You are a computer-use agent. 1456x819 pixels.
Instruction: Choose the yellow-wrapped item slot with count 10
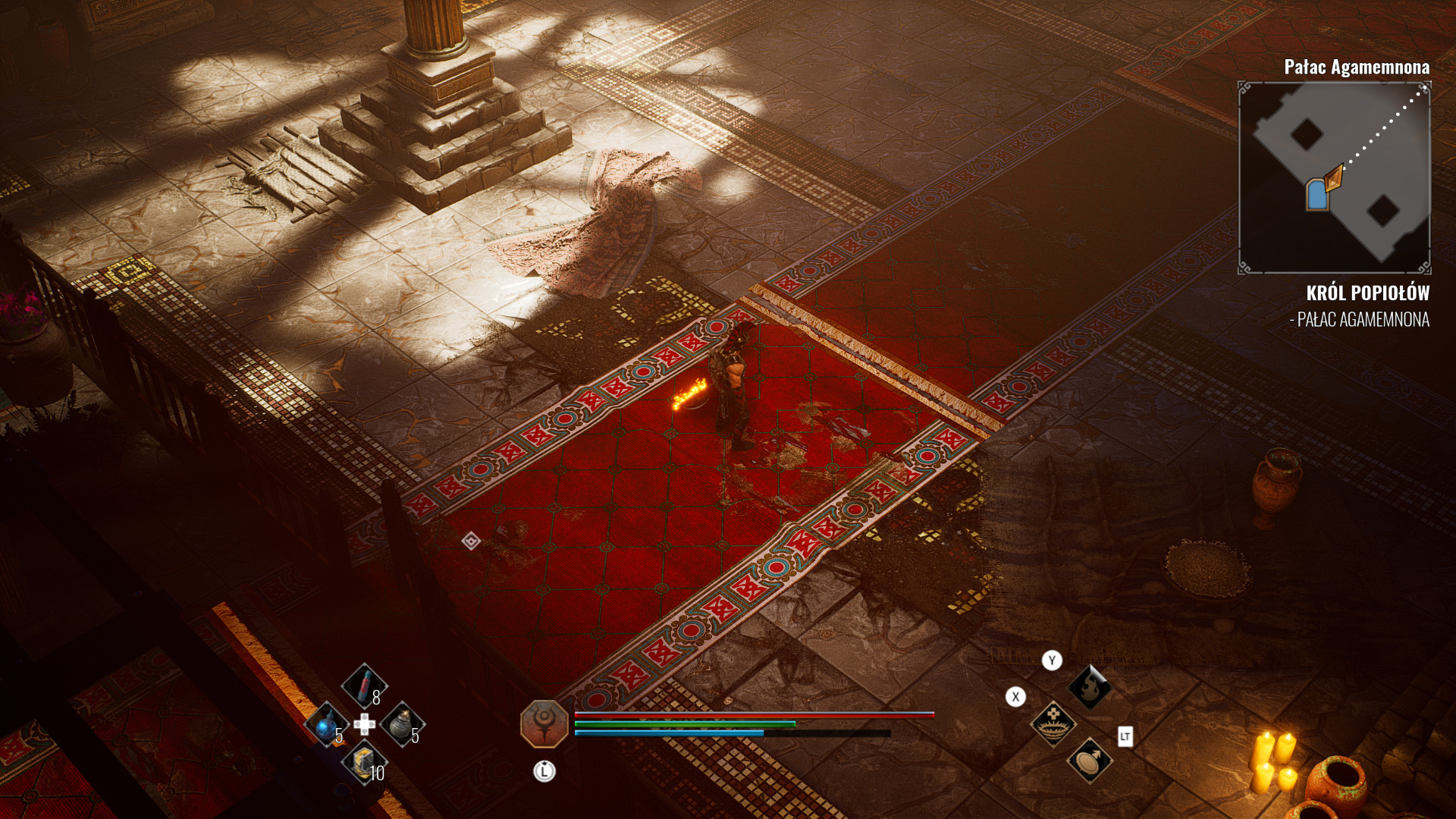coord(364,762)
